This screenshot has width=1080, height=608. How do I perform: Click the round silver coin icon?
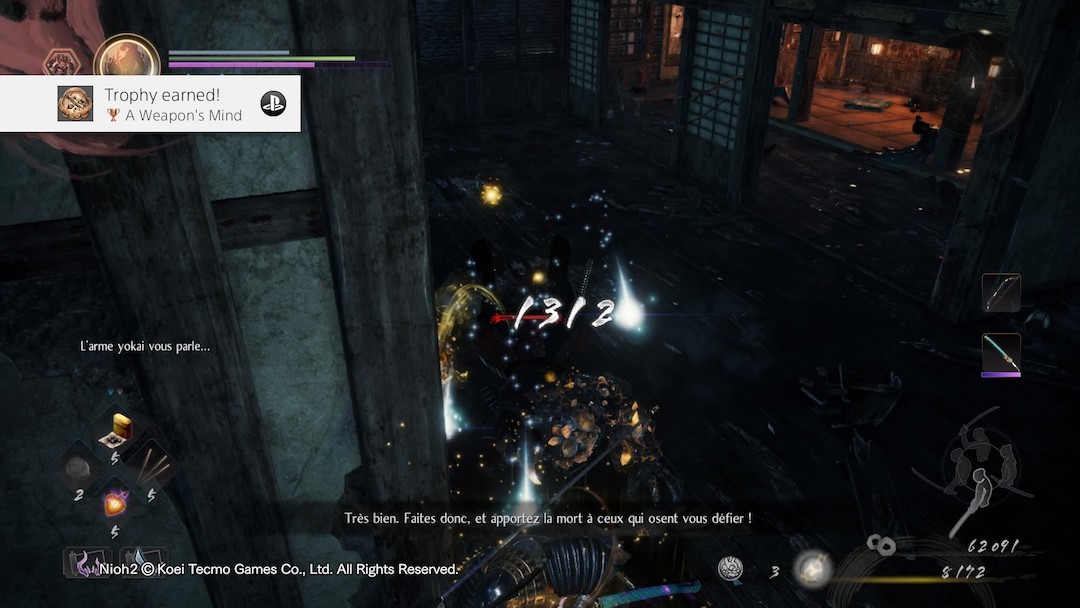pos(731,569)
